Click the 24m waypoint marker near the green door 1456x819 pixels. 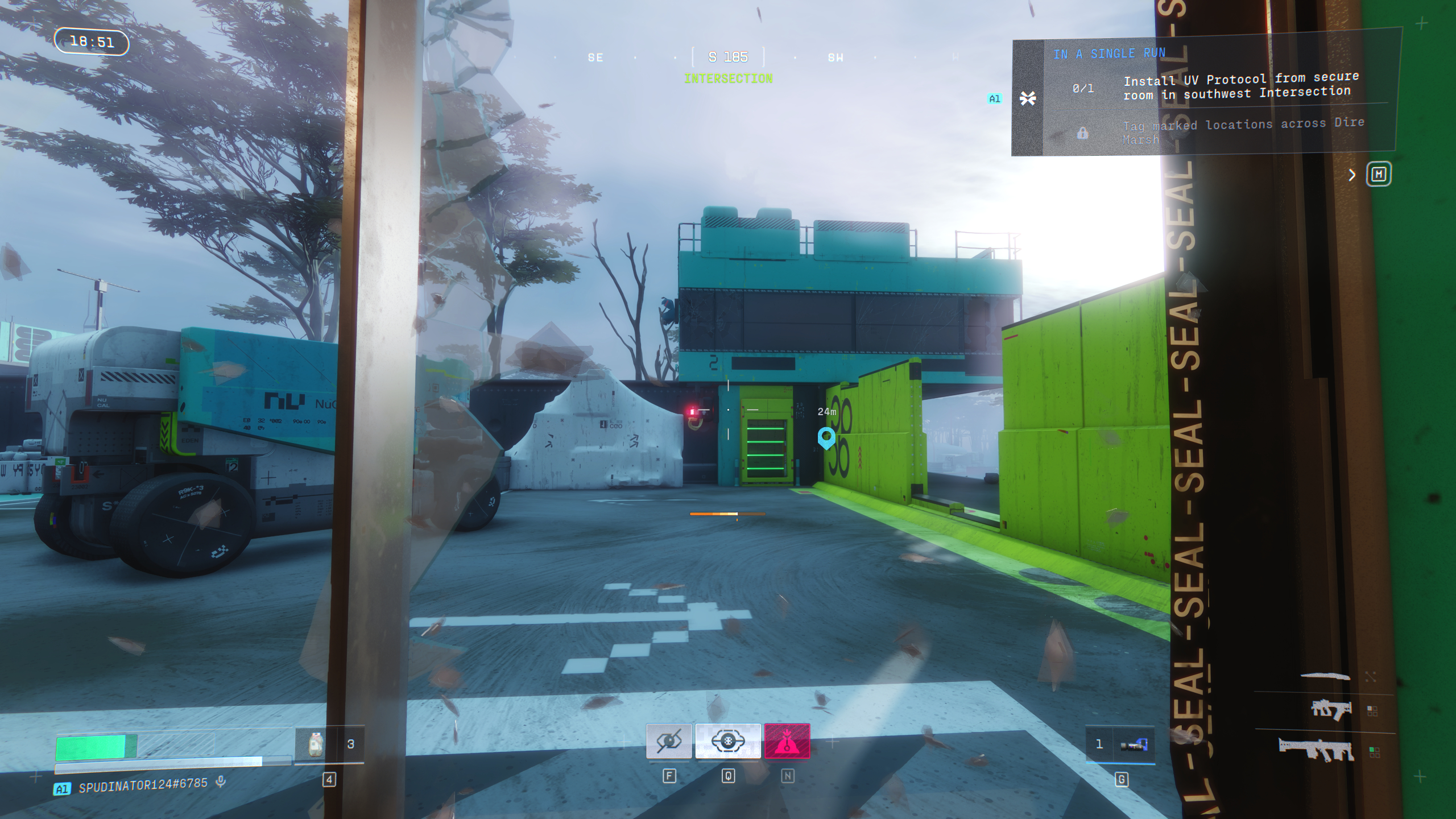[x=826, y=438]
